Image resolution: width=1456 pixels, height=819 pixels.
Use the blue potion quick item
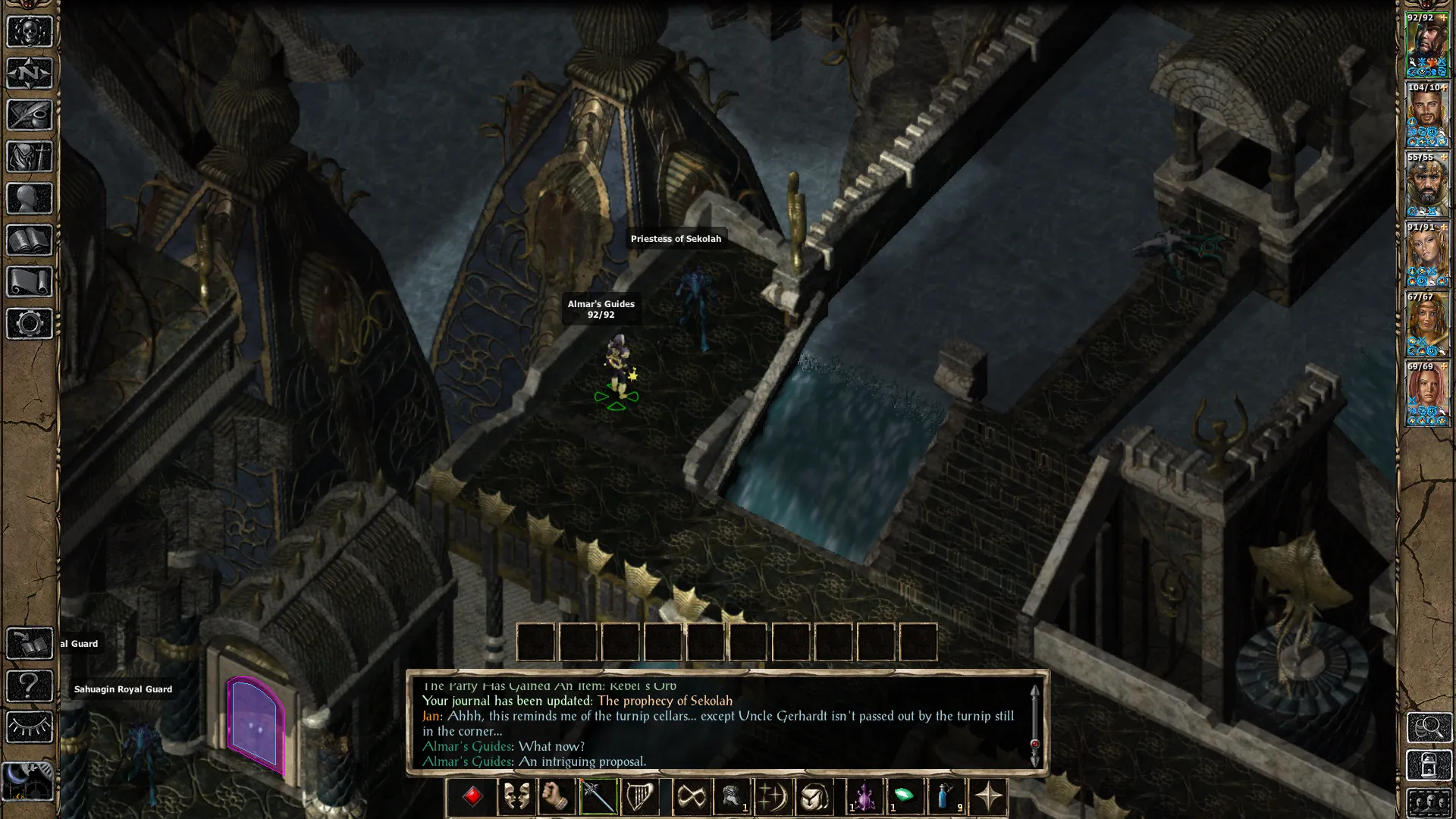(x=946, y=797)
